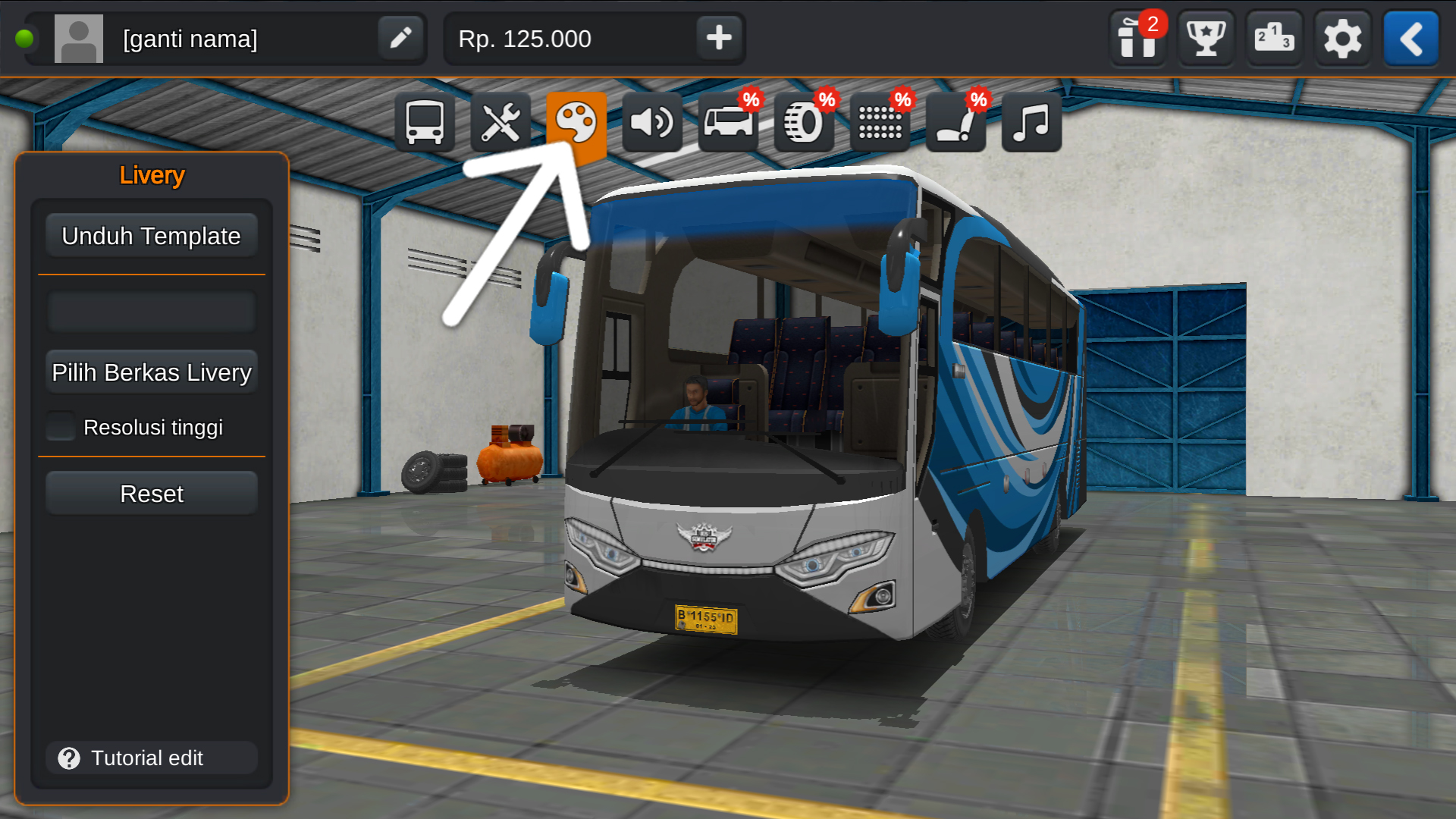This screenshot has height=819, width=1456.
Task: Go back using the blue arrow
Action: [1410, 39]
